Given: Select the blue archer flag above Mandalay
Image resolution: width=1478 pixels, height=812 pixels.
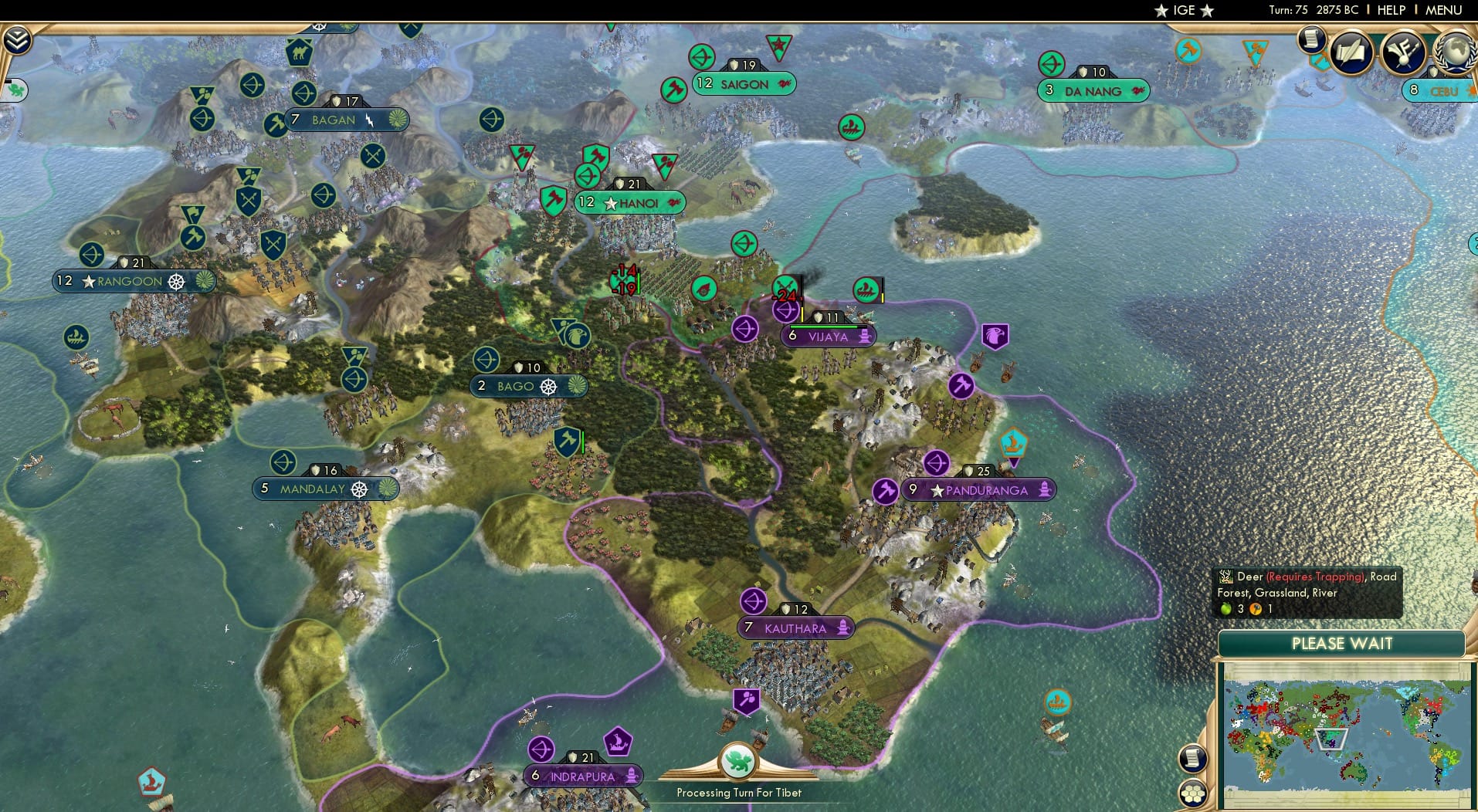Looking at the screenshot, I should [x=283, y=462].
